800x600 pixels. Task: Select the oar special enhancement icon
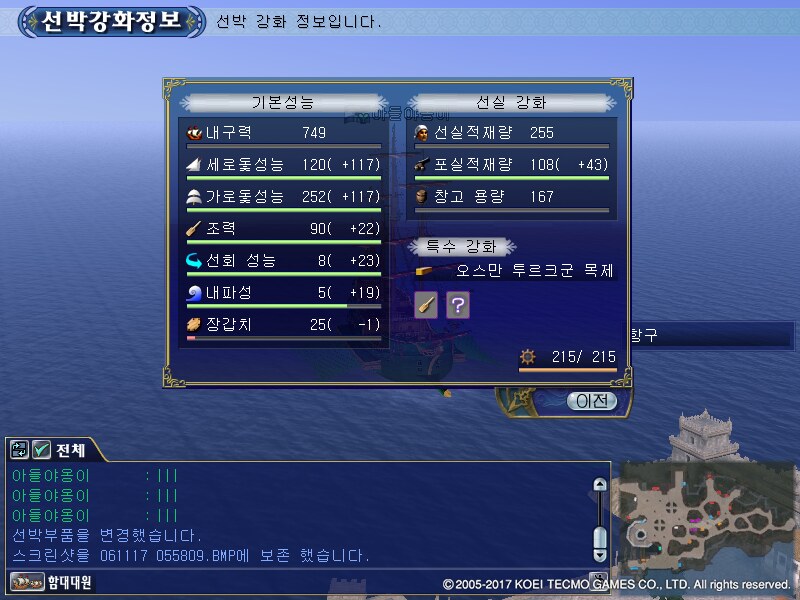pyautogui.click(x=426, y=305)
